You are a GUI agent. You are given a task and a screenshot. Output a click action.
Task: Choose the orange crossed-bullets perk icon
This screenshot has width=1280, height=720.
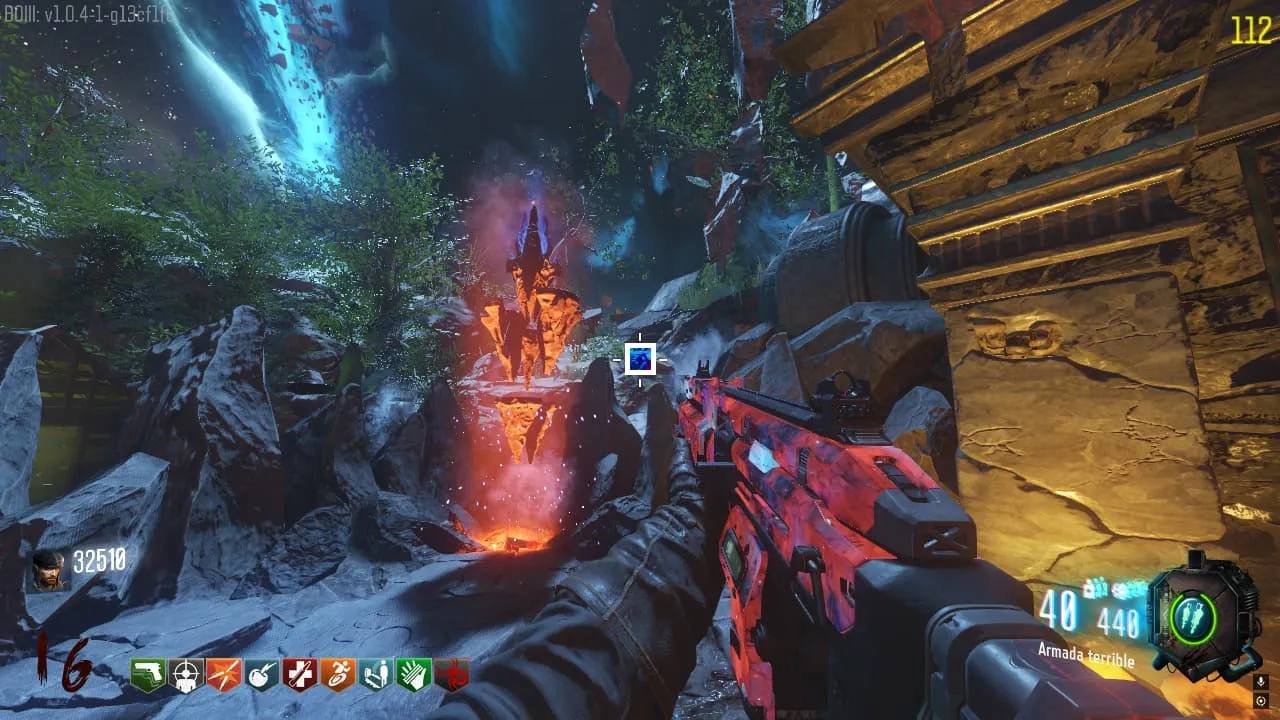point(224,675)
